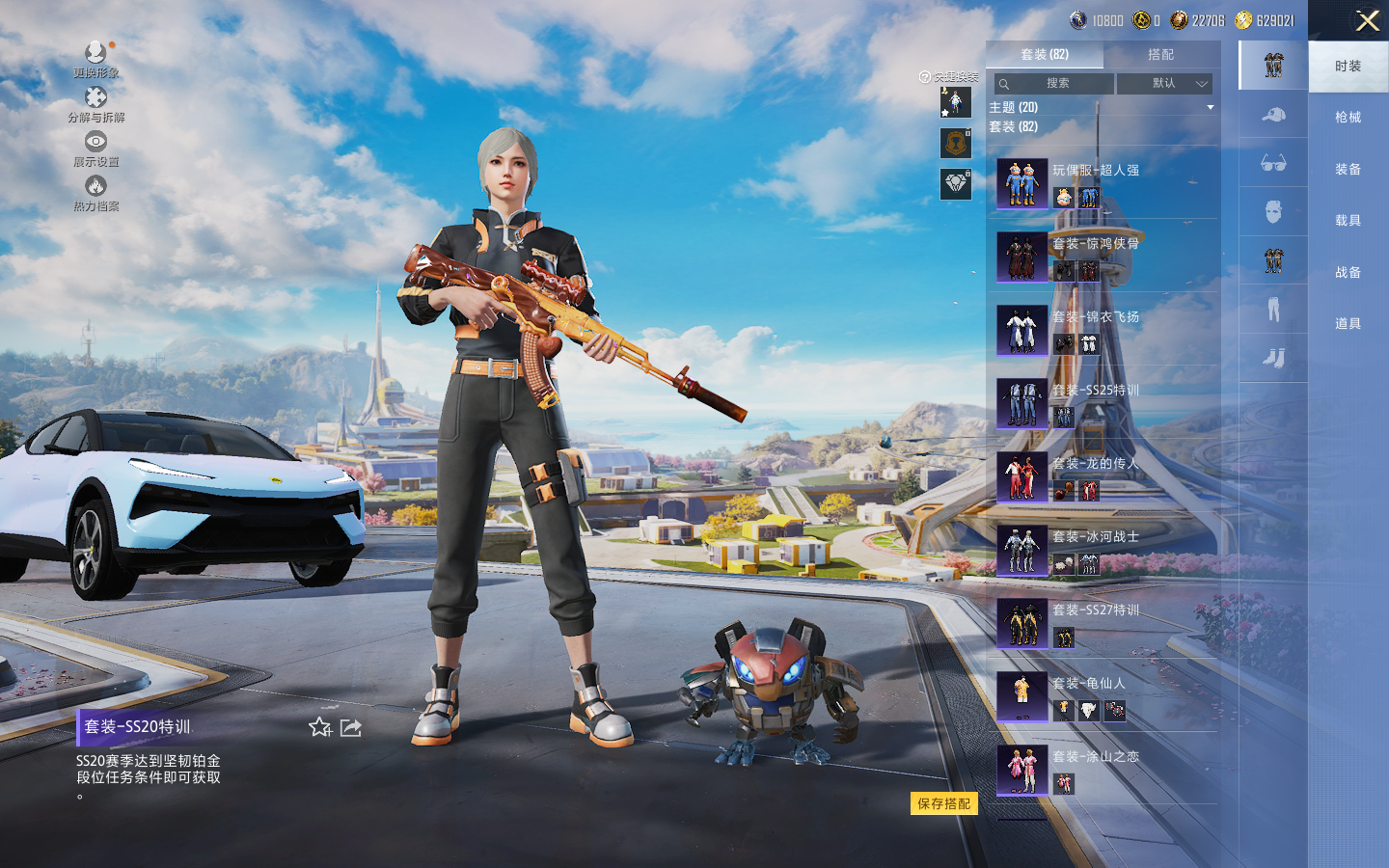Click the 保存搭配 button
The width and height of the screenshot is (1389, 868).
click(943, 803)
